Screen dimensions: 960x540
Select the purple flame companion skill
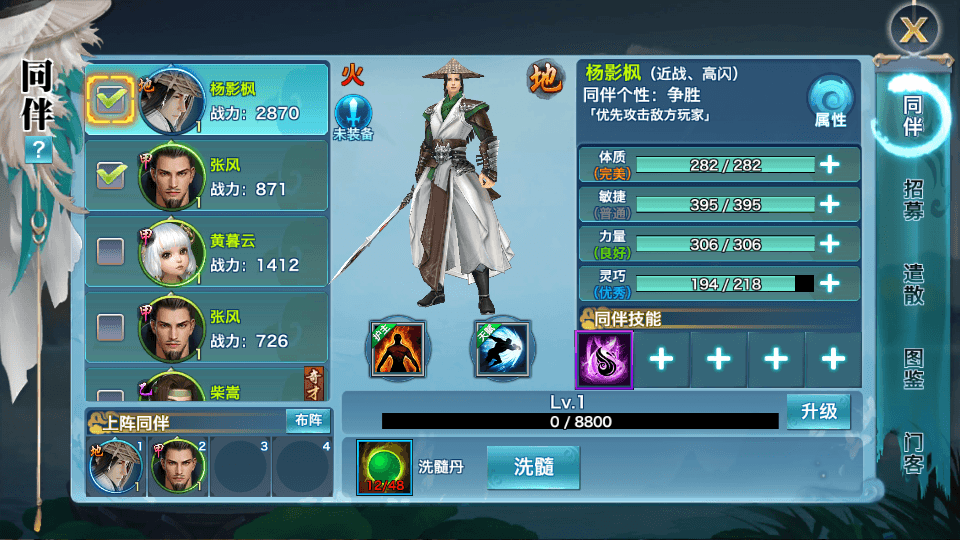coord(604,360)
